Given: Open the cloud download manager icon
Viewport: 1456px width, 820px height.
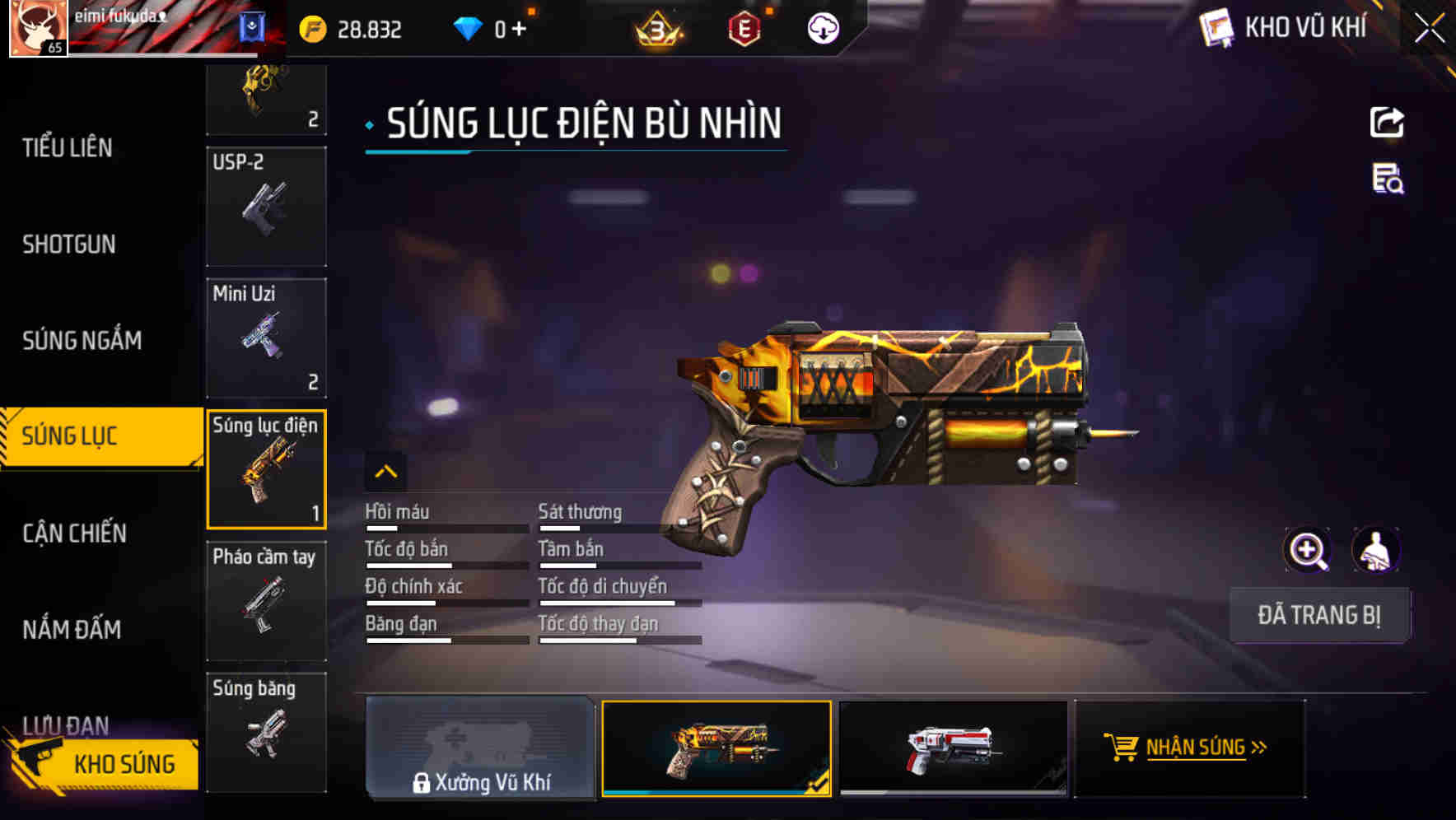Looking at the screenshot, I should point(823,27).
